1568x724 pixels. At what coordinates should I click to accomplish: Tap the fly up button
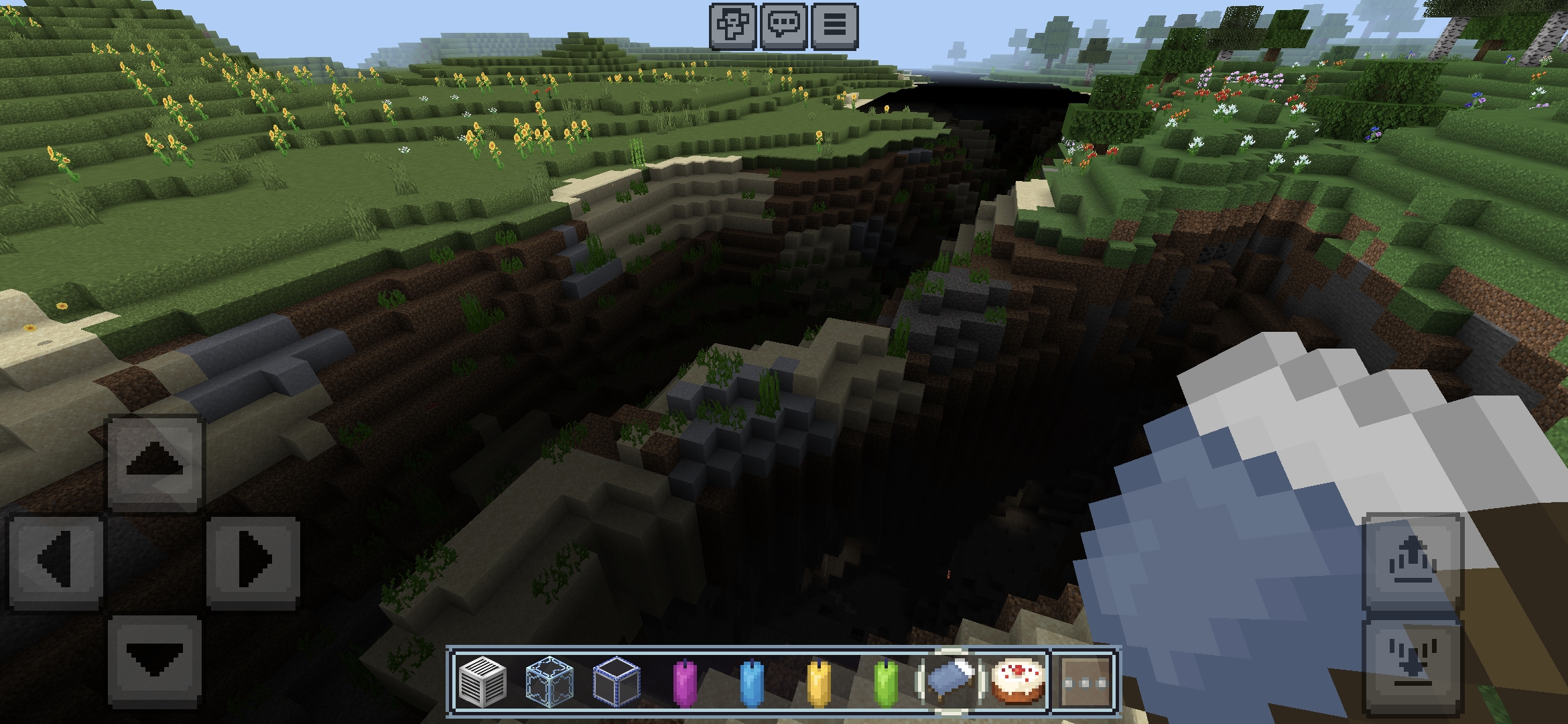click(1413, 560)
